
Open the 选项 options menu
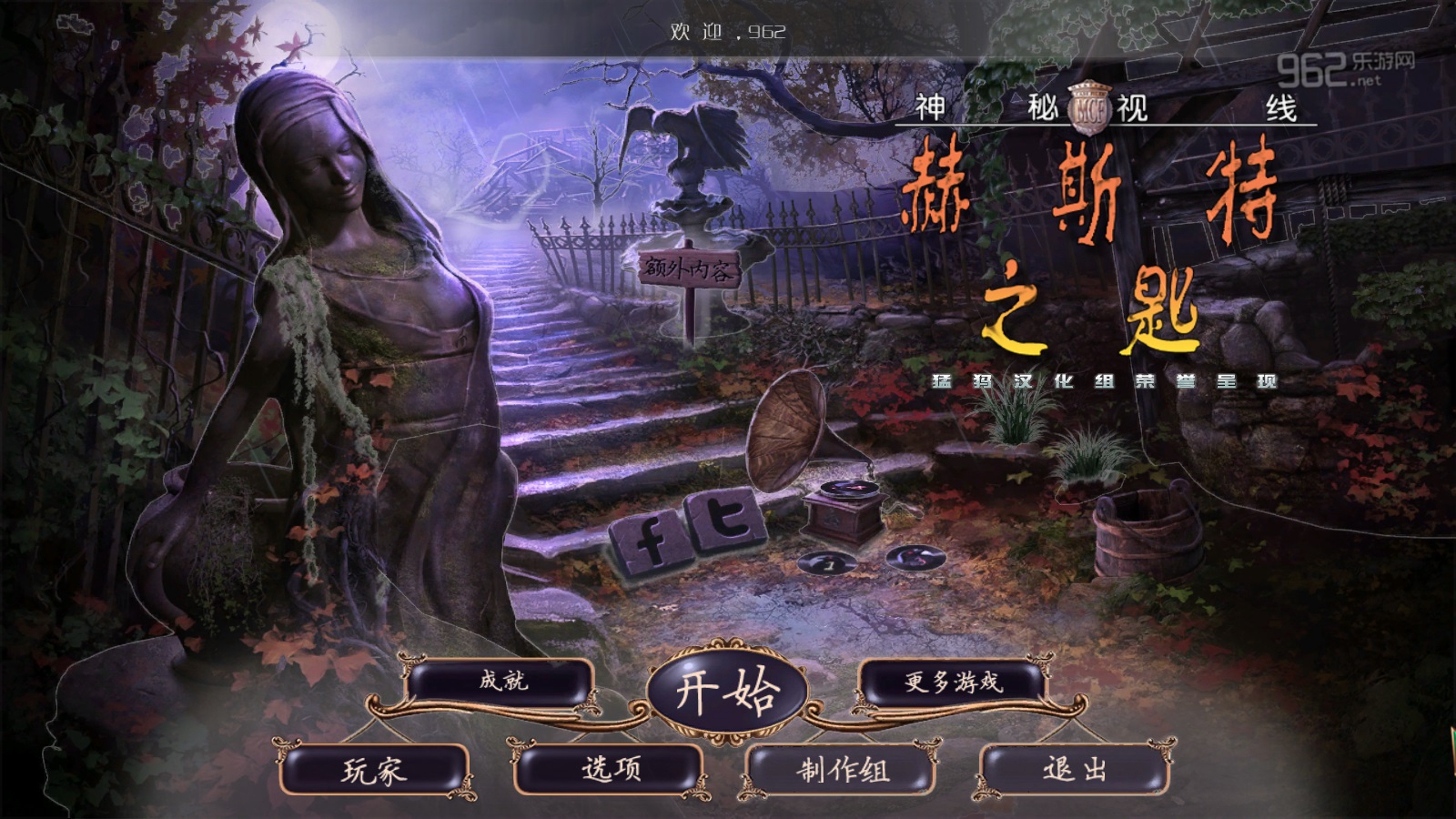pyautogui.click(x=610, y=770)
